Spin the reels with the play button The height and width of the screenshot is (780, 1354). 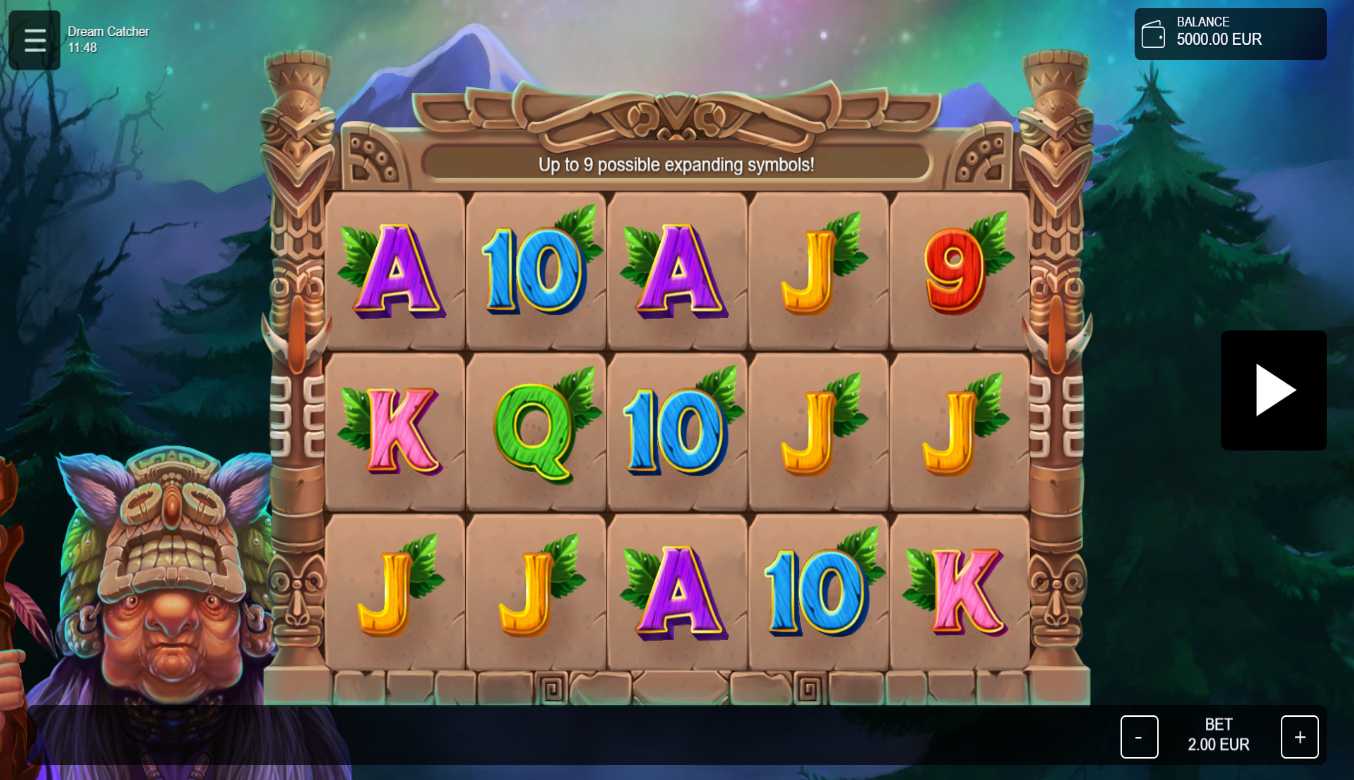(x=1273, y=390)
